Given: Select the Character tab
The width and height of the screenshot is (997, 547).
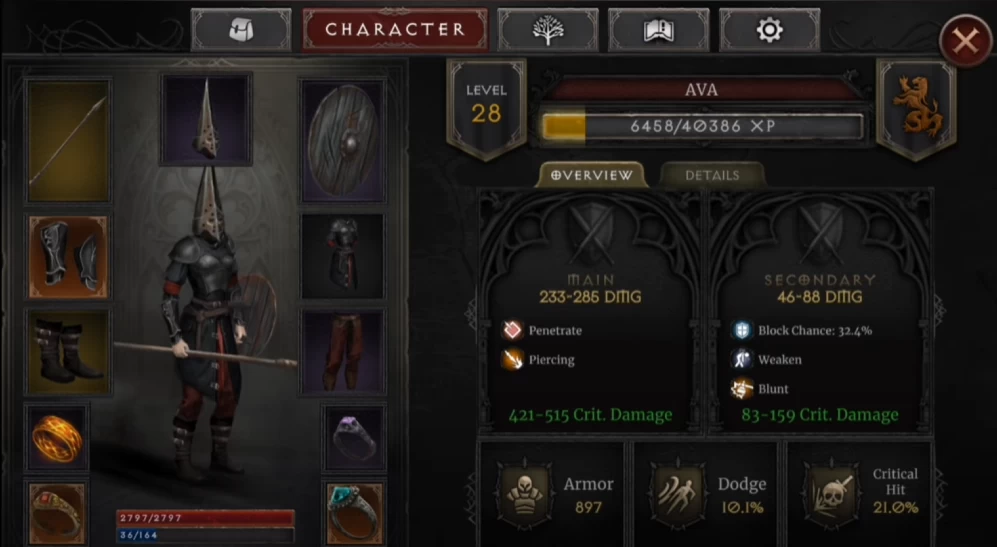Looking at the screenshot, I should coord(395,30).
